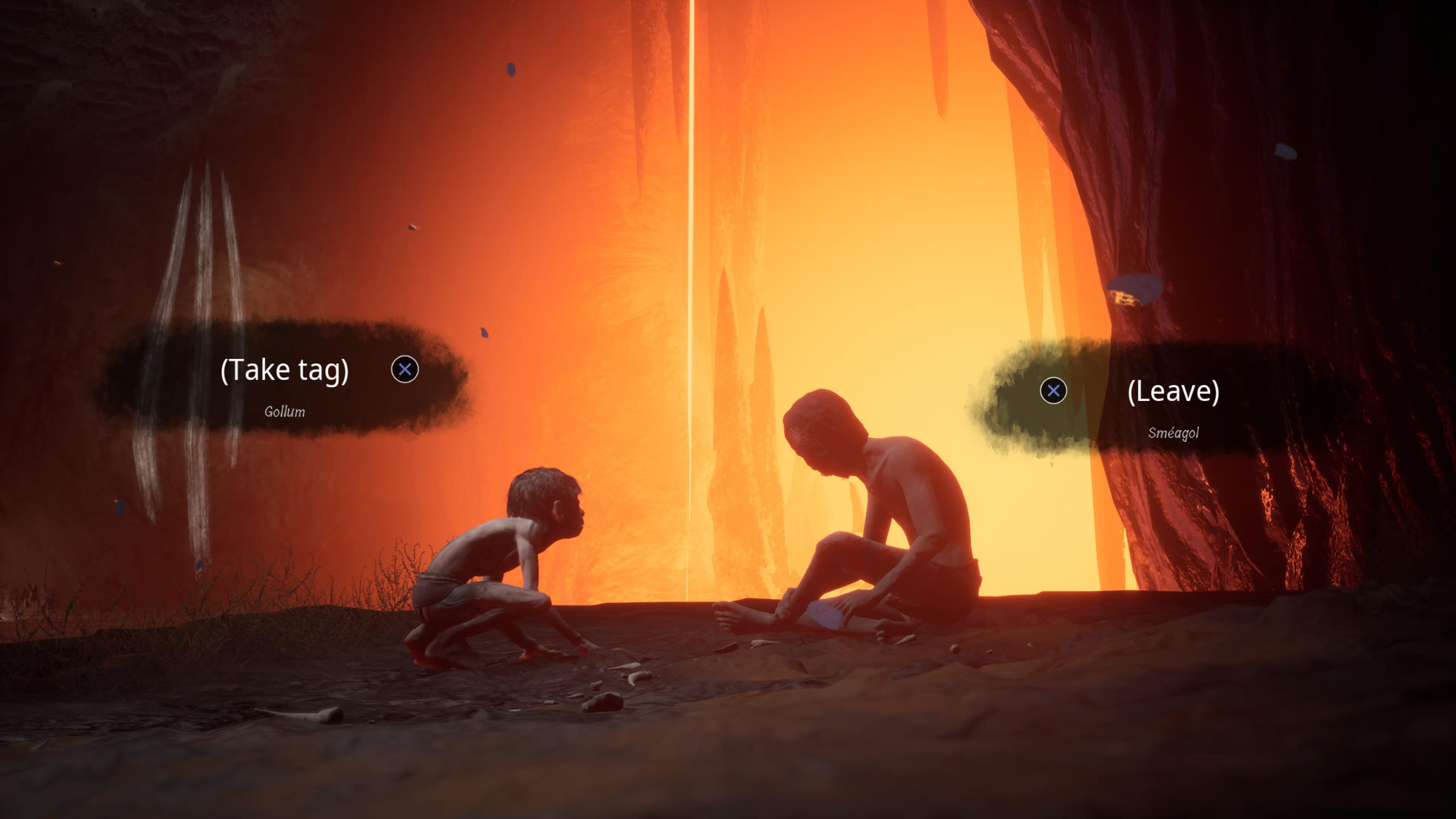Select Sméagol's "(Leave)" choice
Viewport: 1456px width, 819px height.
coord(1173,391)
